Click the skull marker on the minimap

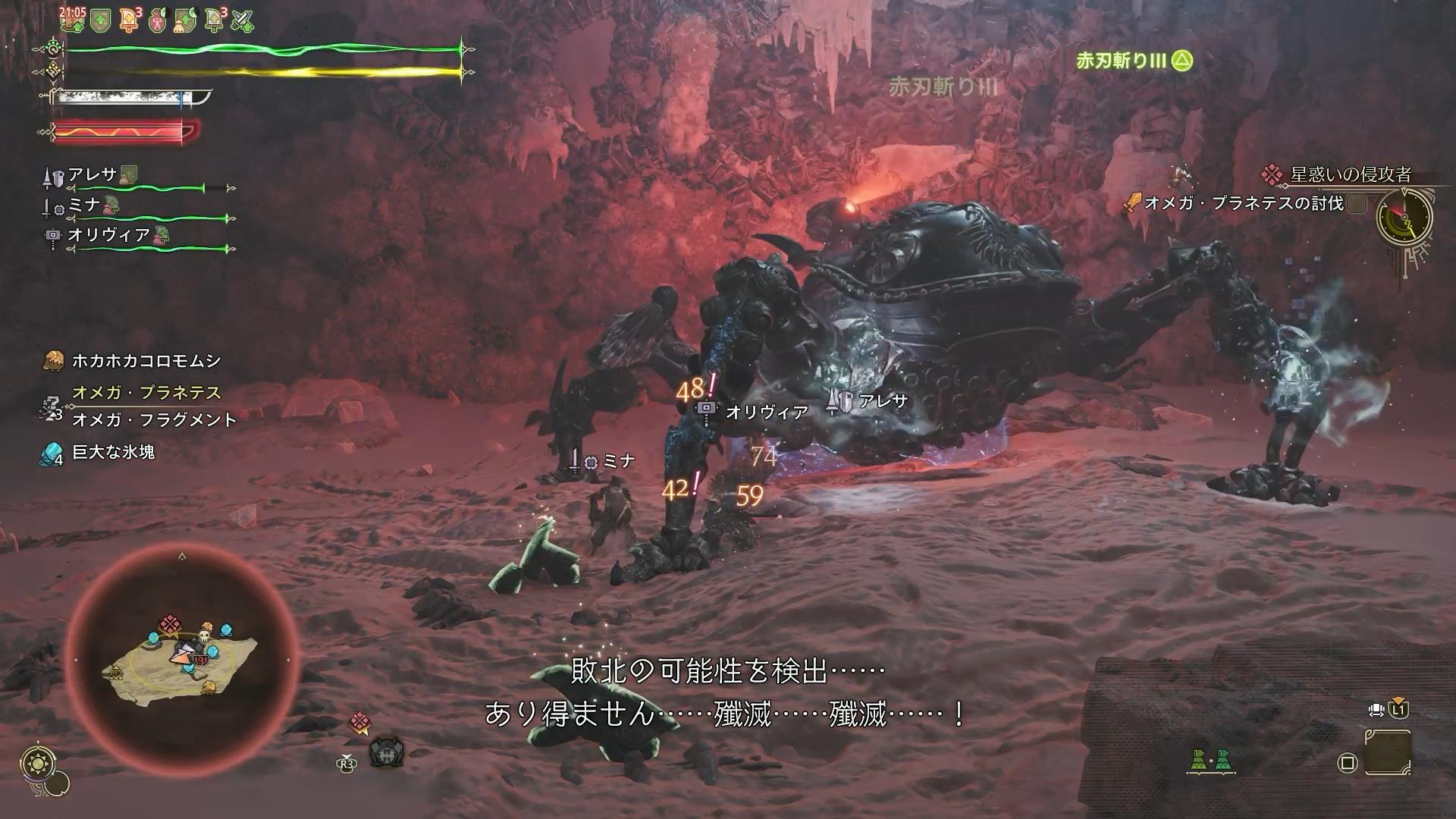pos(204,635)
